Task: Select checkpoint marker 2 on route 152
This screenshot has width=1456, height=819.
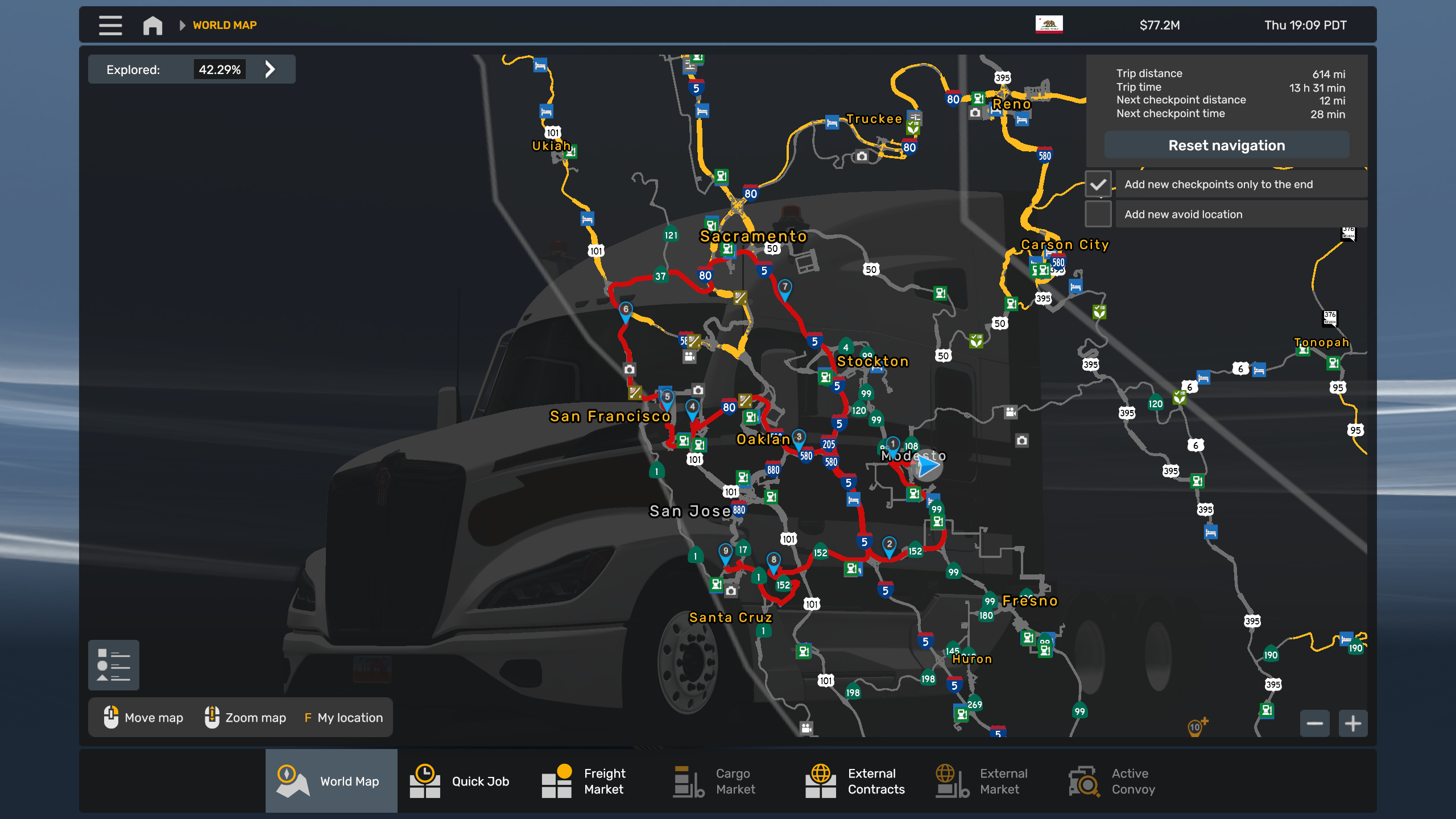Action: click(x=890, y=545)
